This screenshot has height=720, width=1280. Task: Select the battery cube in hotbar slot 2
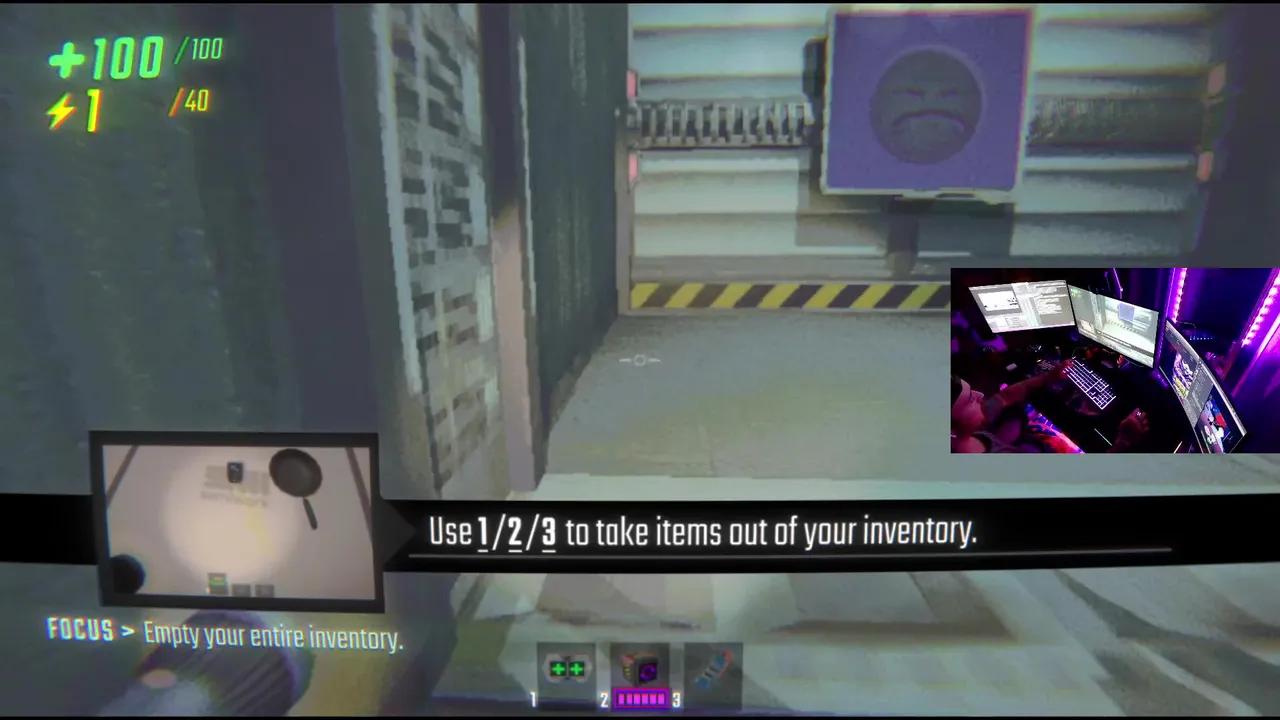click(x=640, y=668)
